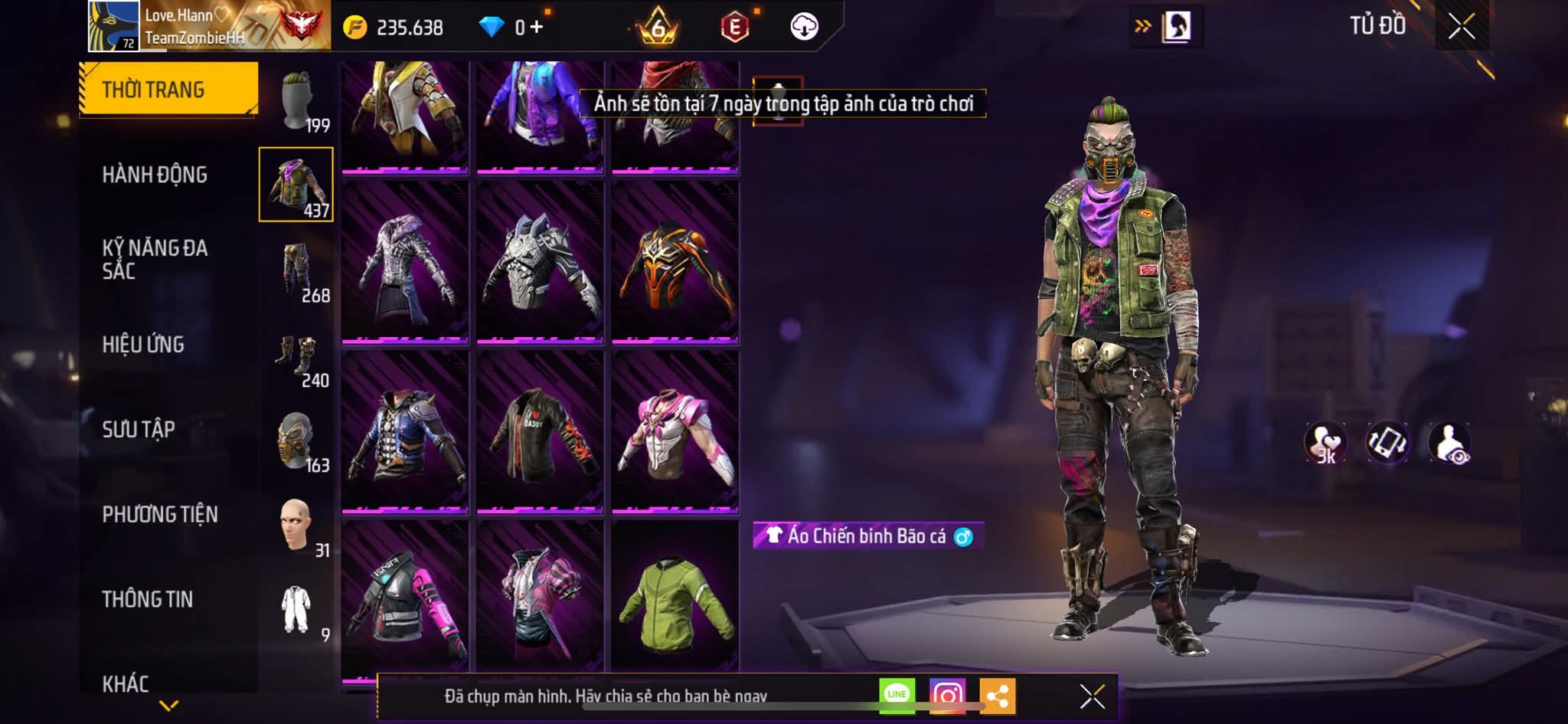Image resolution: width=1568 pixels, height=724 pixels.
Task: Add diamonds with the plus button
Action: tap(537, 28)
